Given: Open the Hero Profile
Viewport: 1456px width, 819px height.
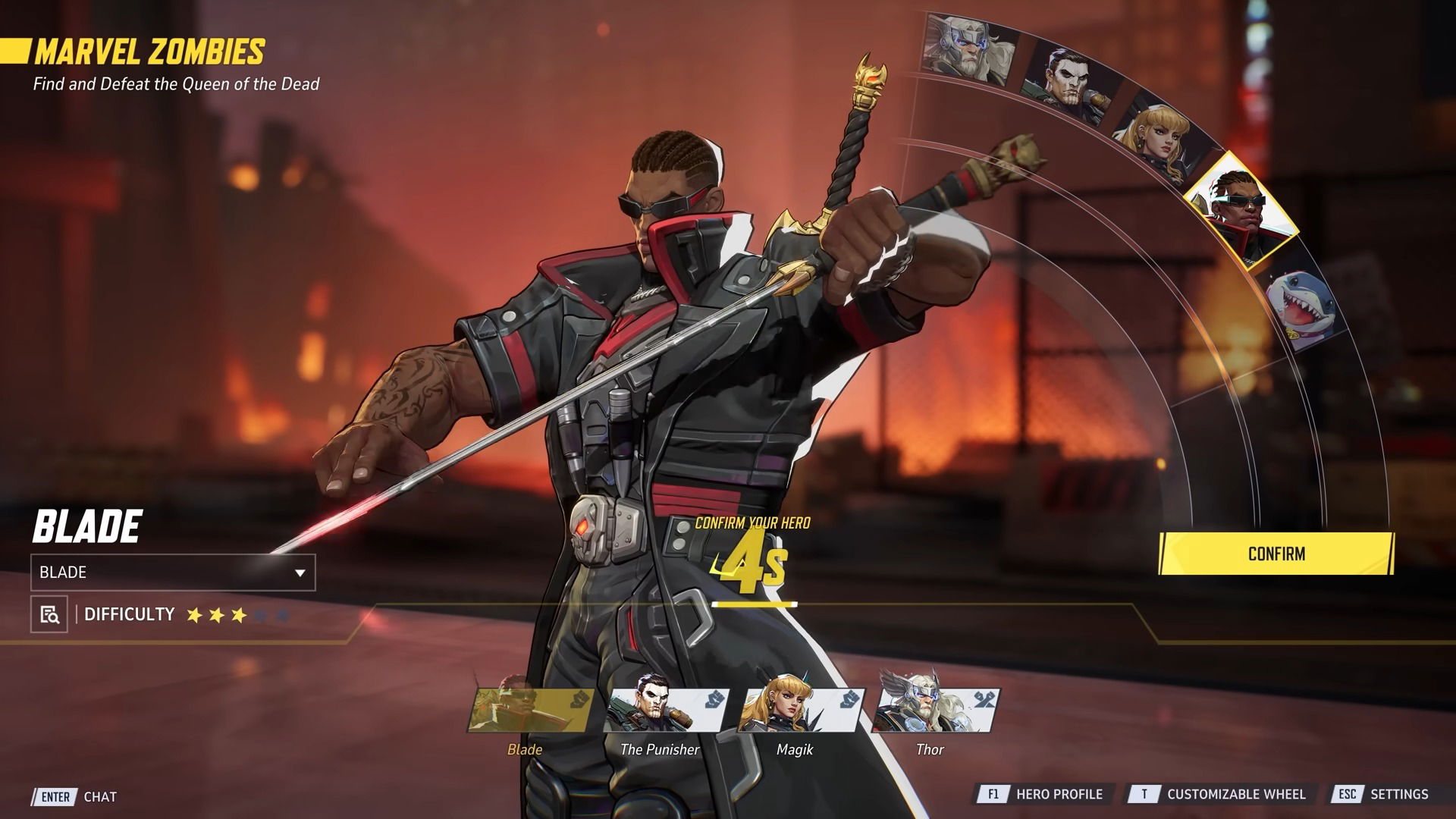Looking at the screenshot, I should pyautogui.click(x=1043, y=794).
